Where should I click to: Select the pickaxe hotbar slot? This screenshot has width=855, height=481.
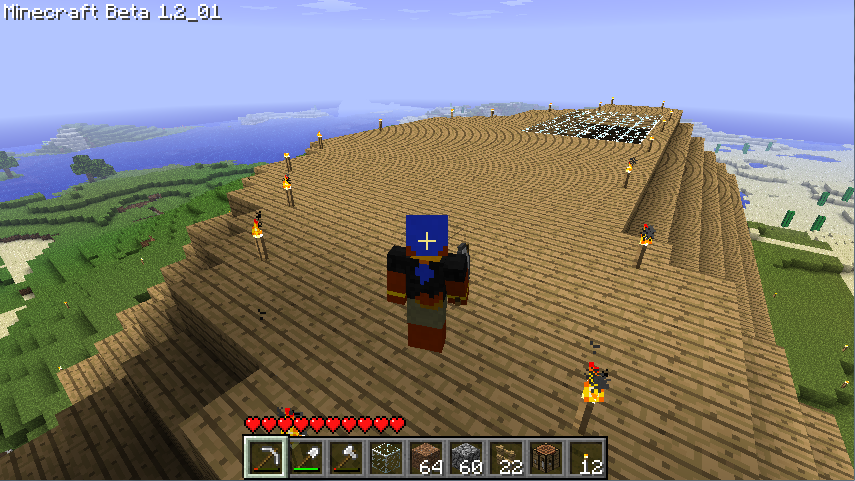pos(265,458)
